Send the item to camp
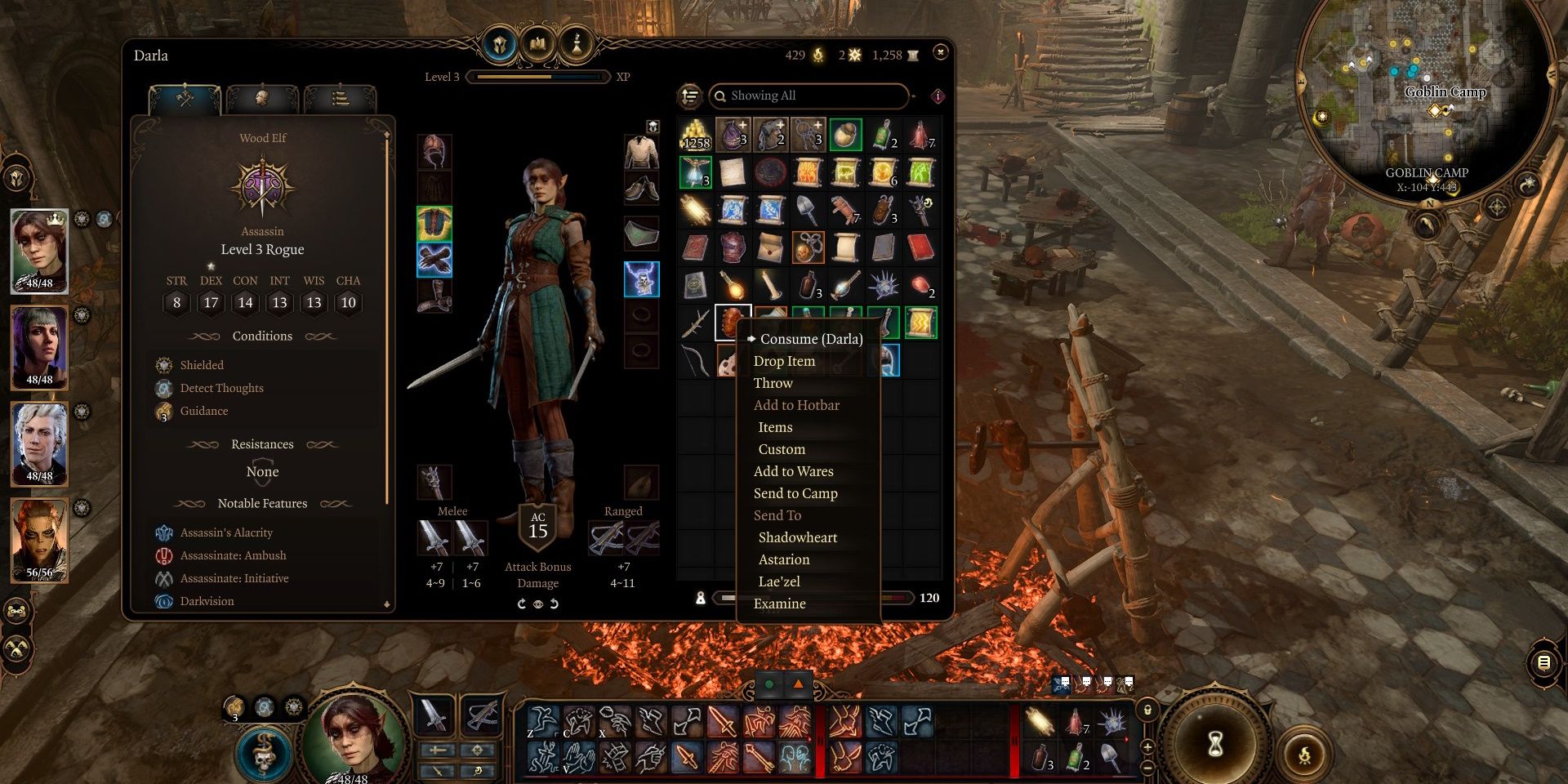The width and height of the screenshot is (1568, 784). (795, 493)
